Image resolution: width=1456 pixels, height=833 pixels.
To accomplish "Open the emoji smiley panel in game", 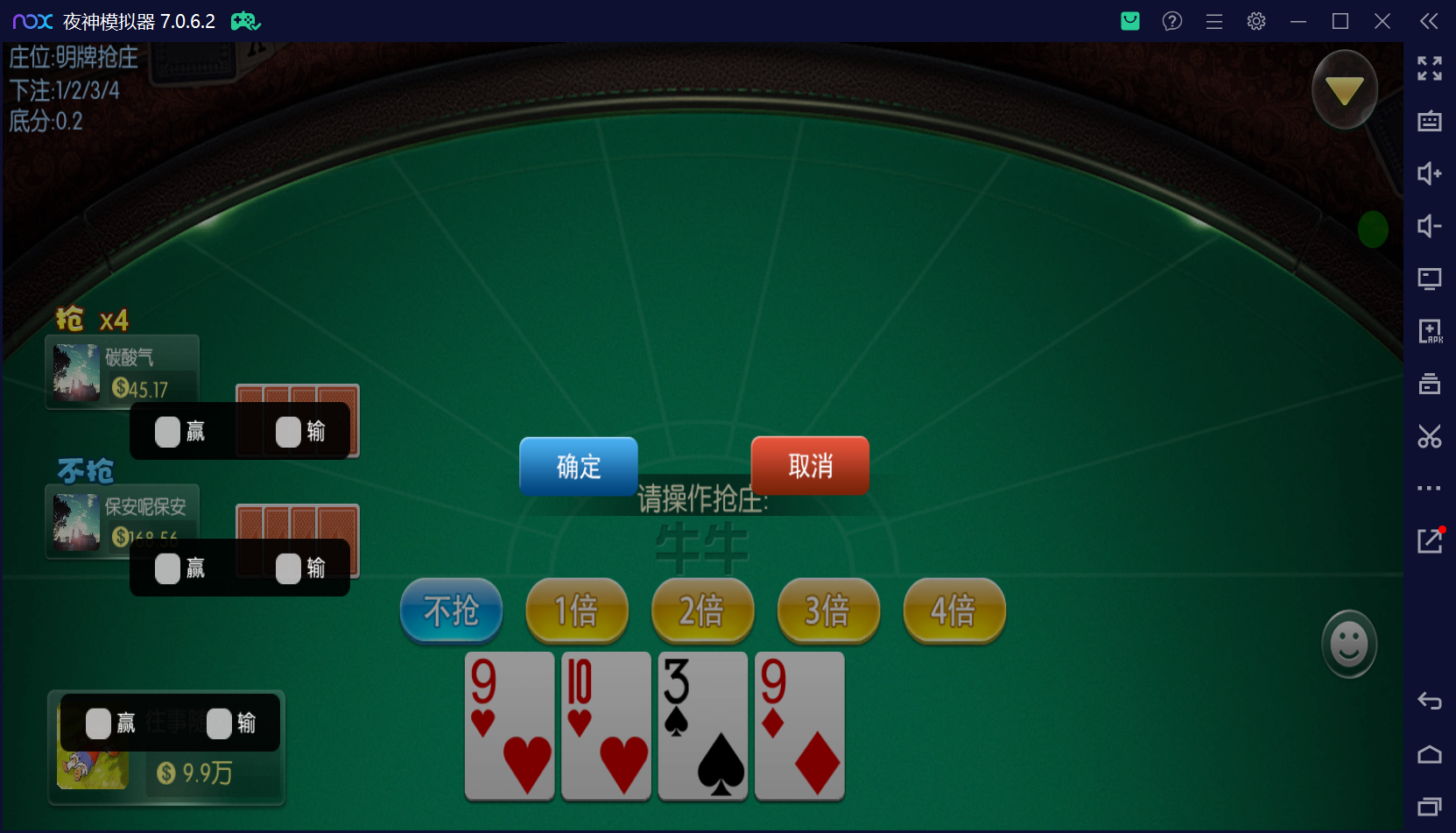I will pyautogui.click(x=1348, y=643).
